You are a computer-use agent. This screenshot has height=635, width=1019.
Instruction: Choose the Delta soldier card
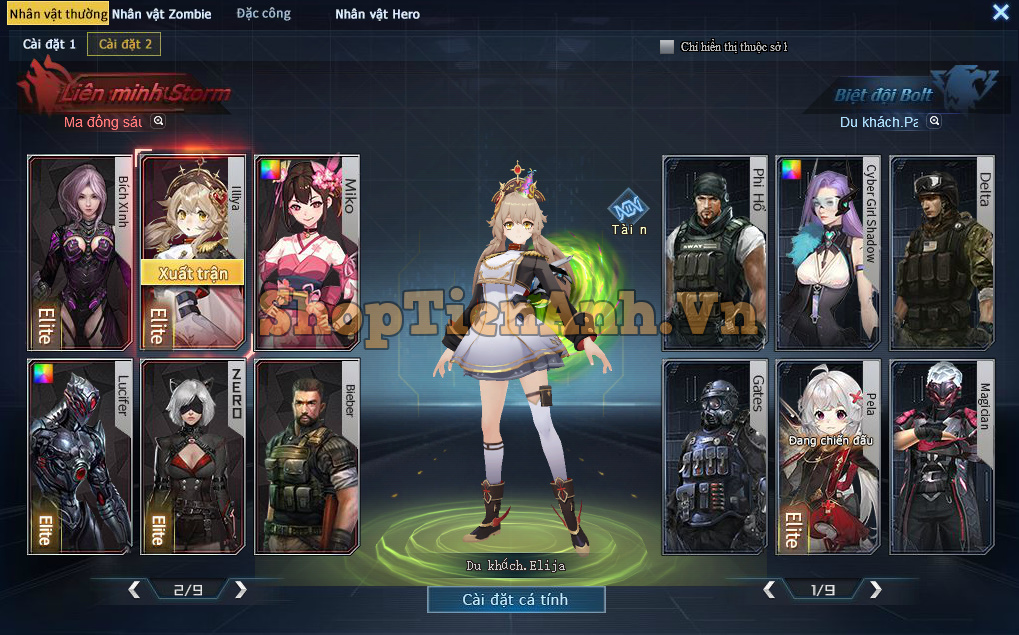942,252
